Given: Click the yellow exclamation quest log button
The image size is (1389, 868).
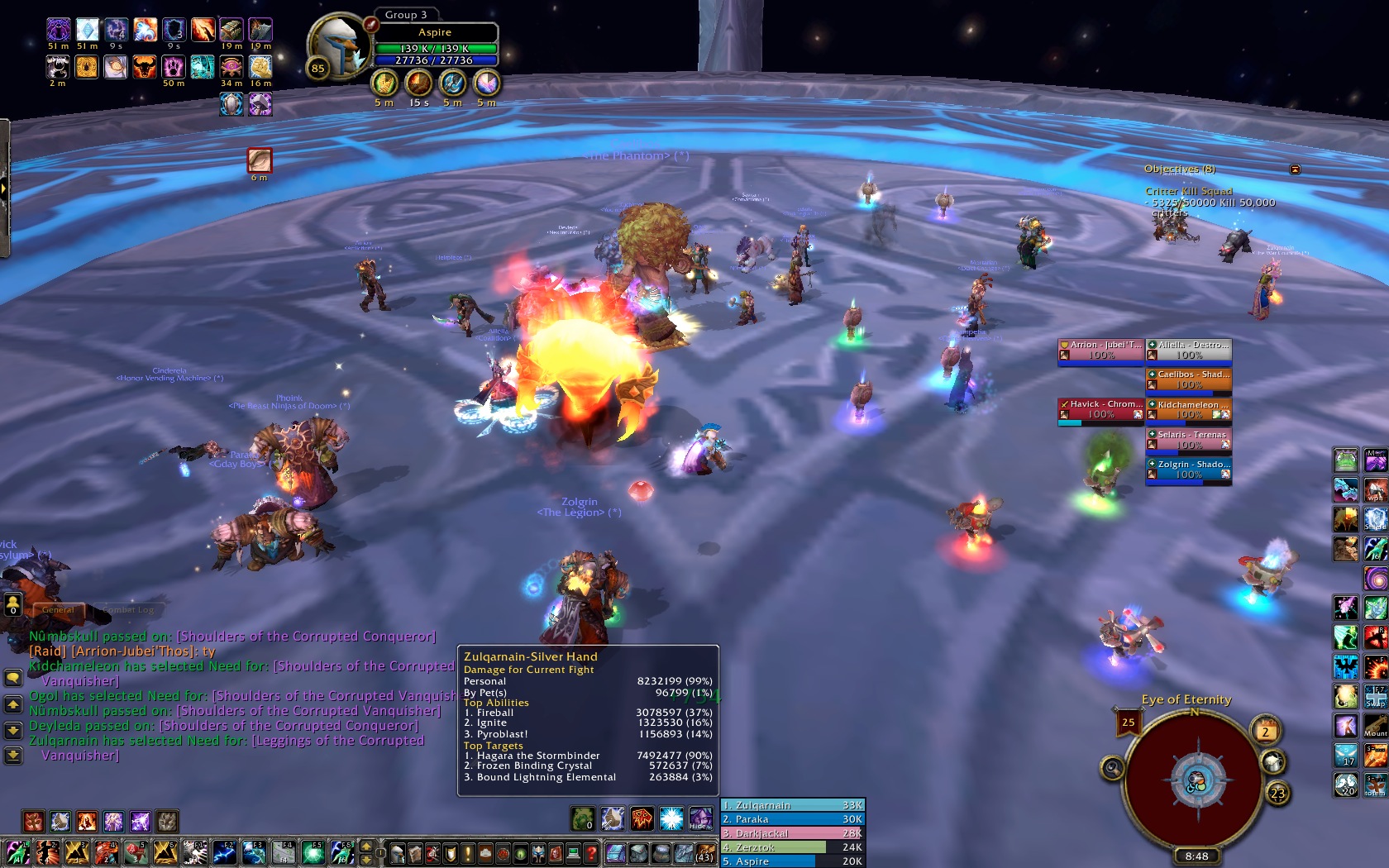Looking at the screenshot, I should (468, 853).
